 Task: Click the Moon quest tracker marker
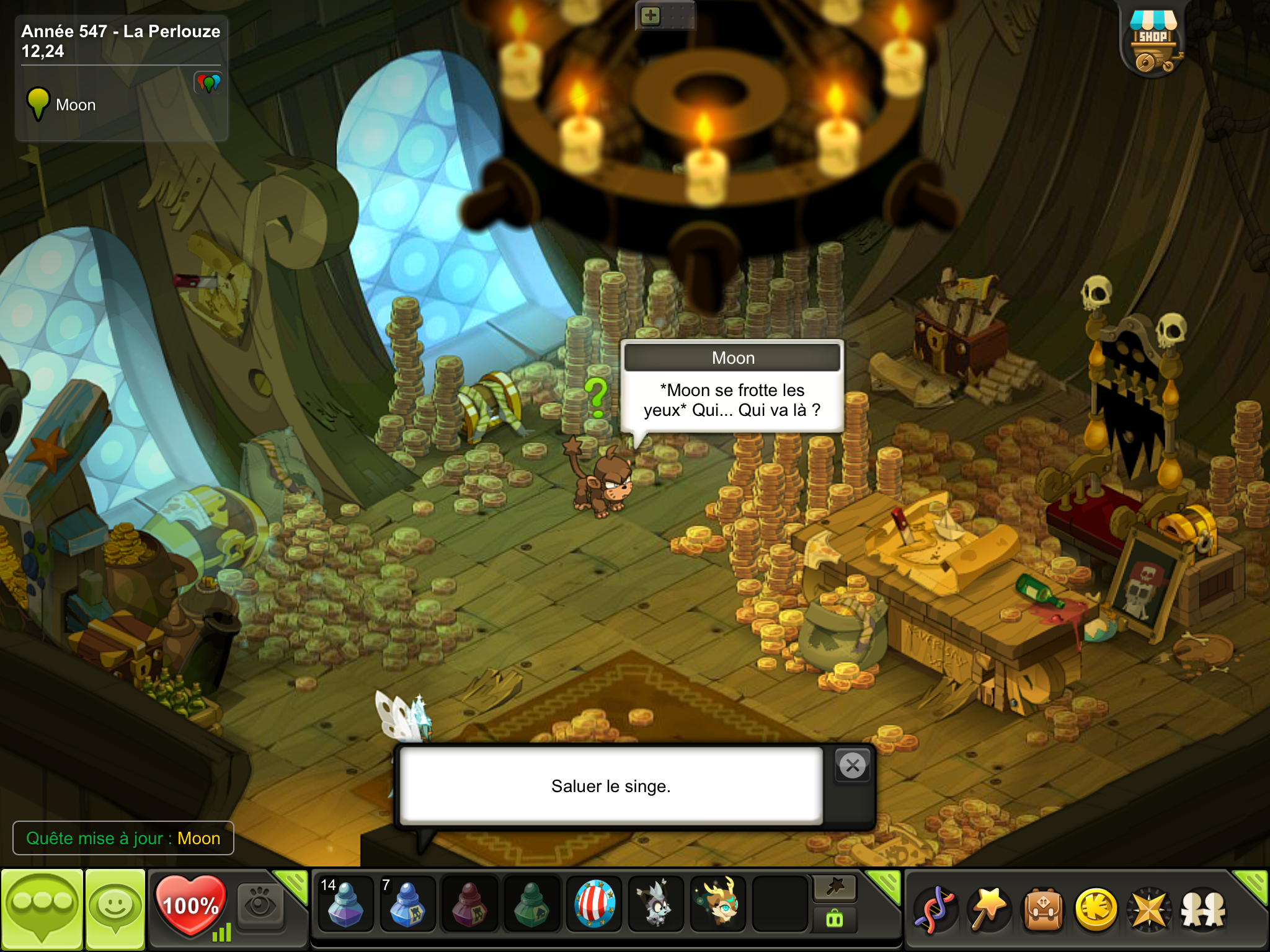click(x=38, y=104)
